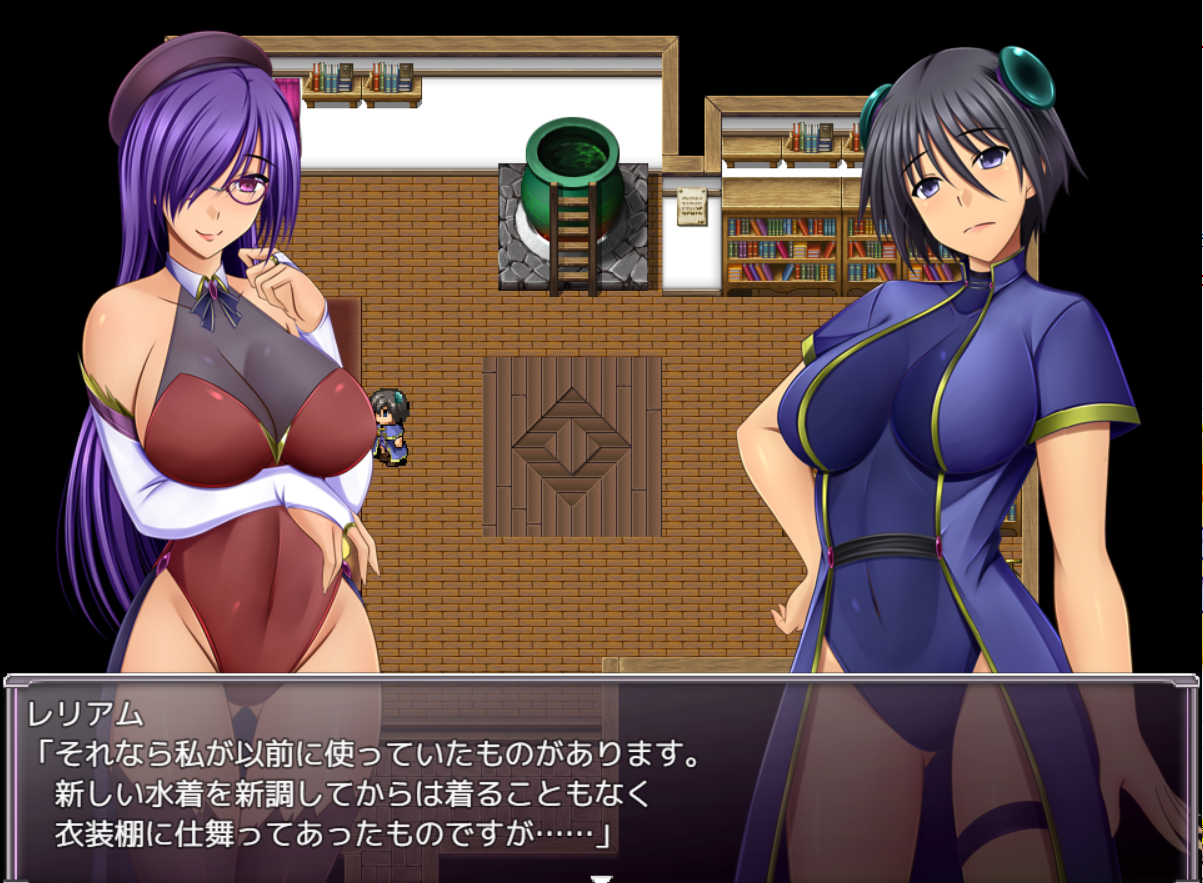Click Leriam's dialogue box to advance text
The image size is (1203, 883).
pyautogui.click(x=600, y=777)
